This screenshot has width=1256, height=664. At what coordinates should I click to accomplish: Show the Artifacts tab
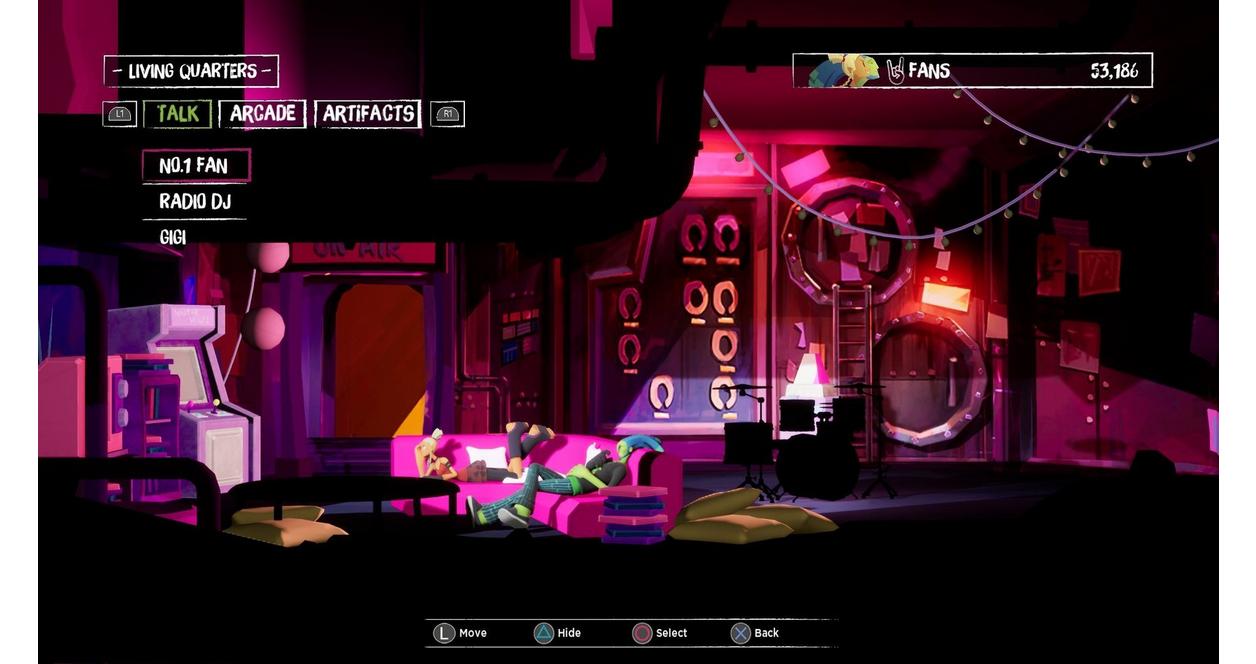(x=367, y=114)
